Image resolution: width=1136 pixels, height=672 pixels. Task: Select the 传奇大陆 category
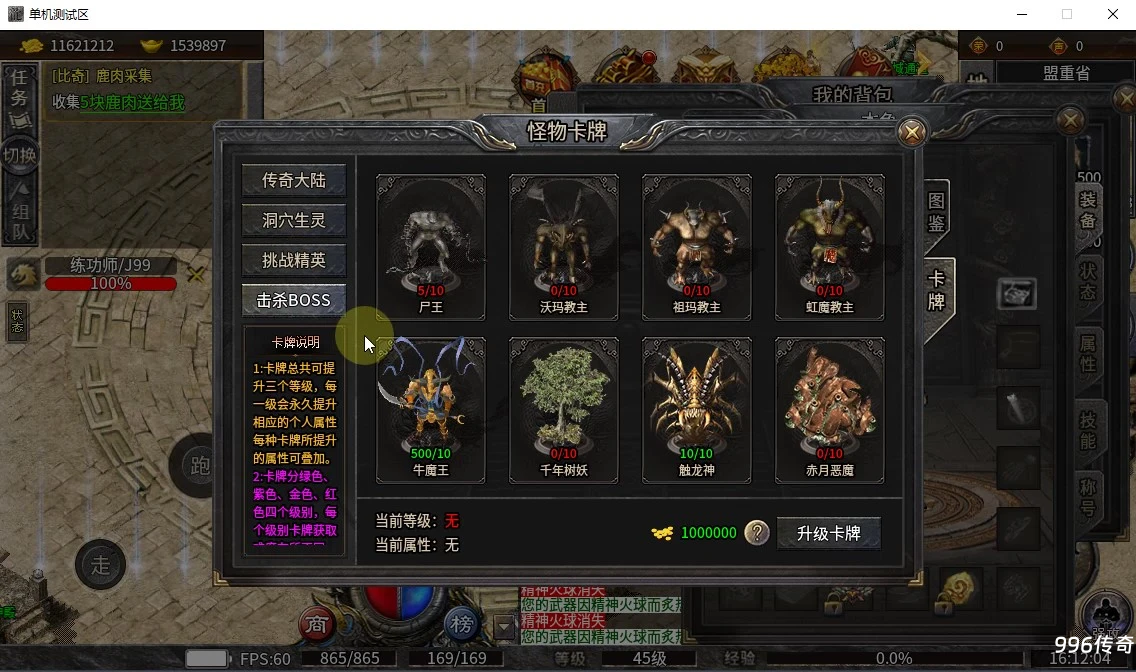[x=293, y=180]
